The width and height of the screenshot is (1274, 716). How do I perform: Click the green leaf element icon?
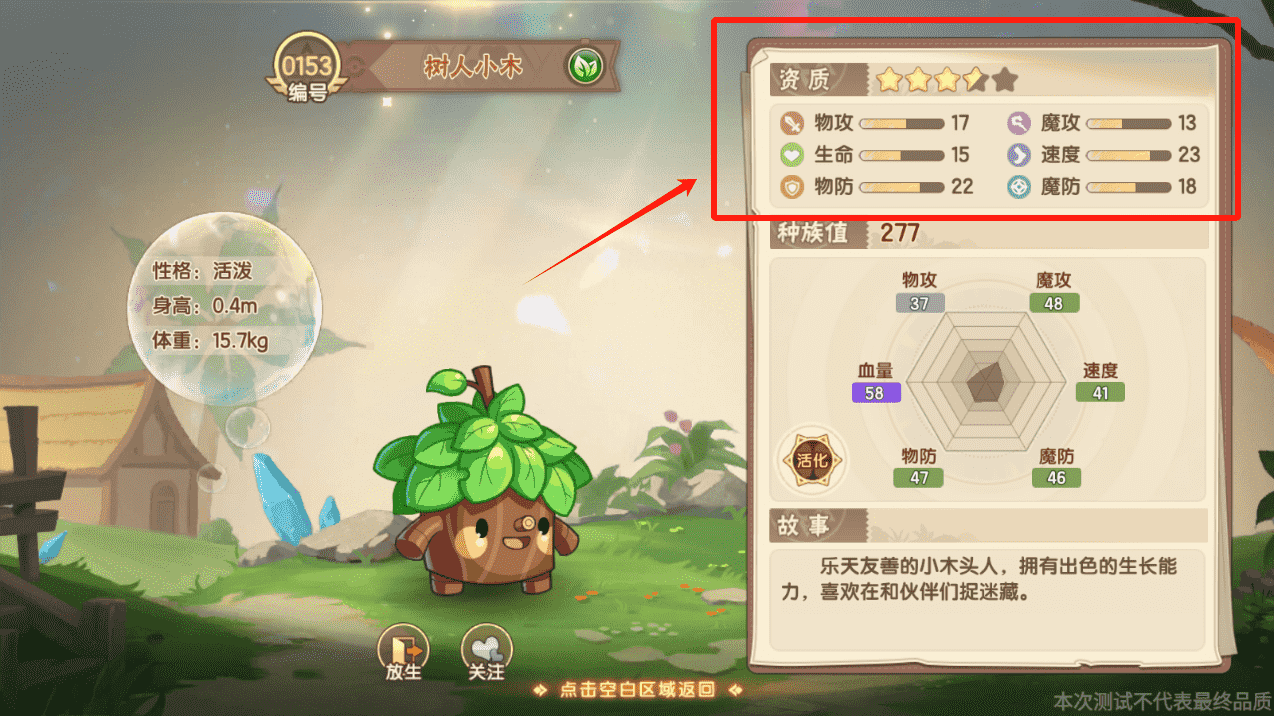point(584,67)
